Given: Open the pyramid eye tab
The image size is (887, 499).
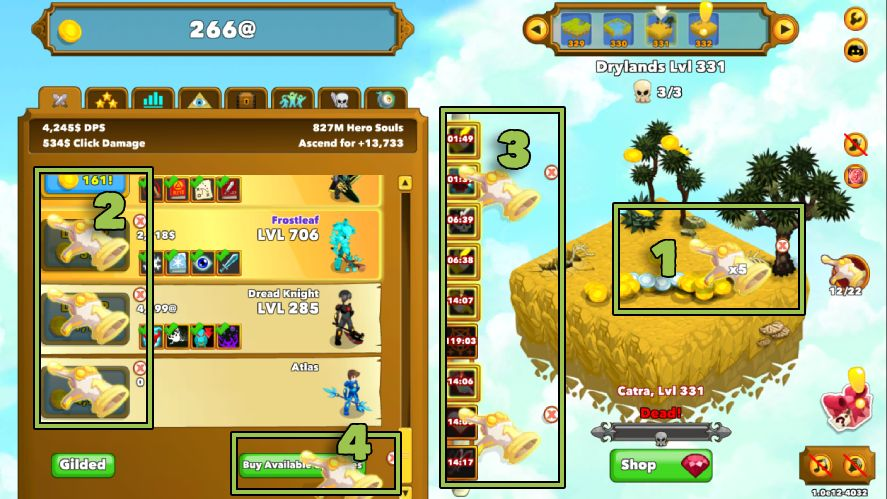Looking at the screenshot, I should [x=199, y=100].
